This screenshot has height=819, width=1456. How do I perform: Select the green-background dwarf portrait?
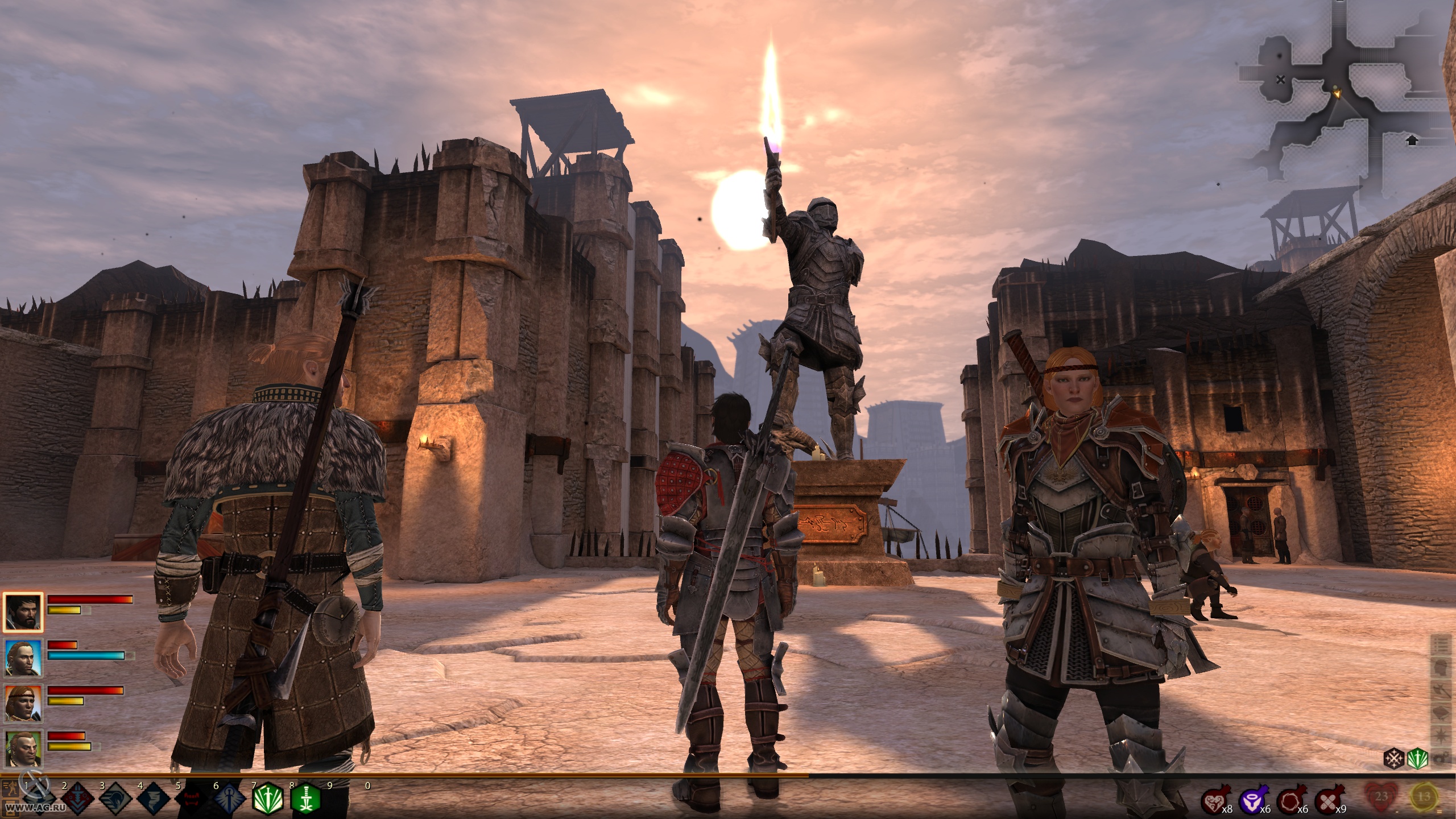[x=23, y=747]
